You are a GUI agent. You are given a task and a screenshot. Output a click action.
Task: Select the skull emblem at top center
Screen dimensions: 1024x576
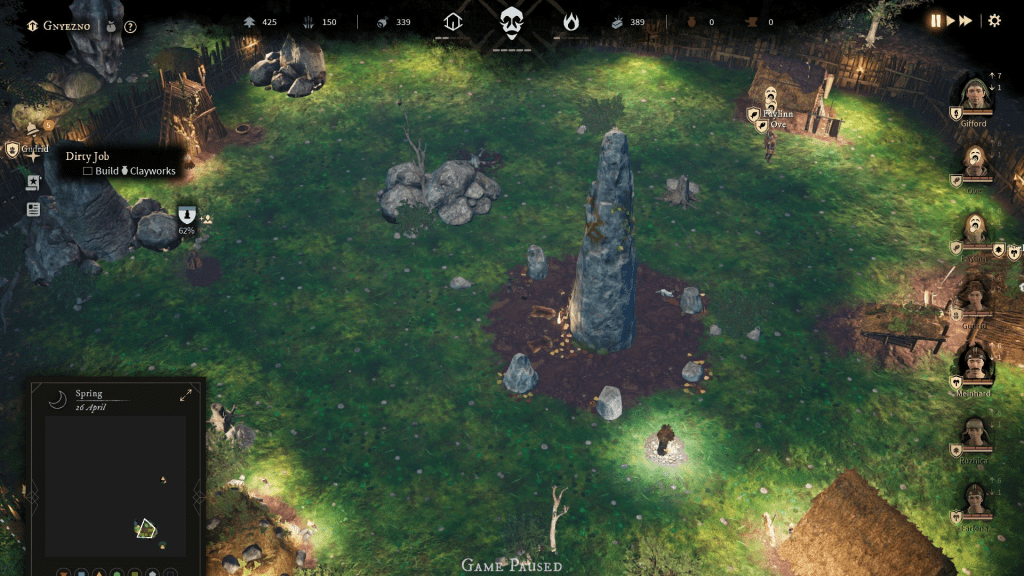tap(512, 22)
